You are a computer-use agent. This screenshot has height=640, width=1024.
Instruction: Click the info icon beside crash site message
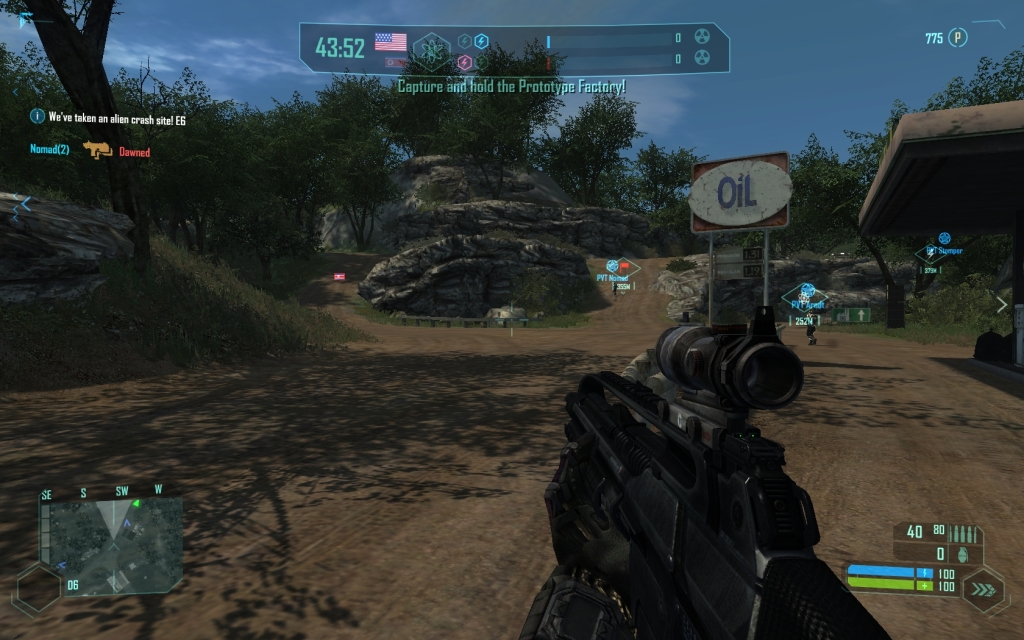tap(37, 117)
